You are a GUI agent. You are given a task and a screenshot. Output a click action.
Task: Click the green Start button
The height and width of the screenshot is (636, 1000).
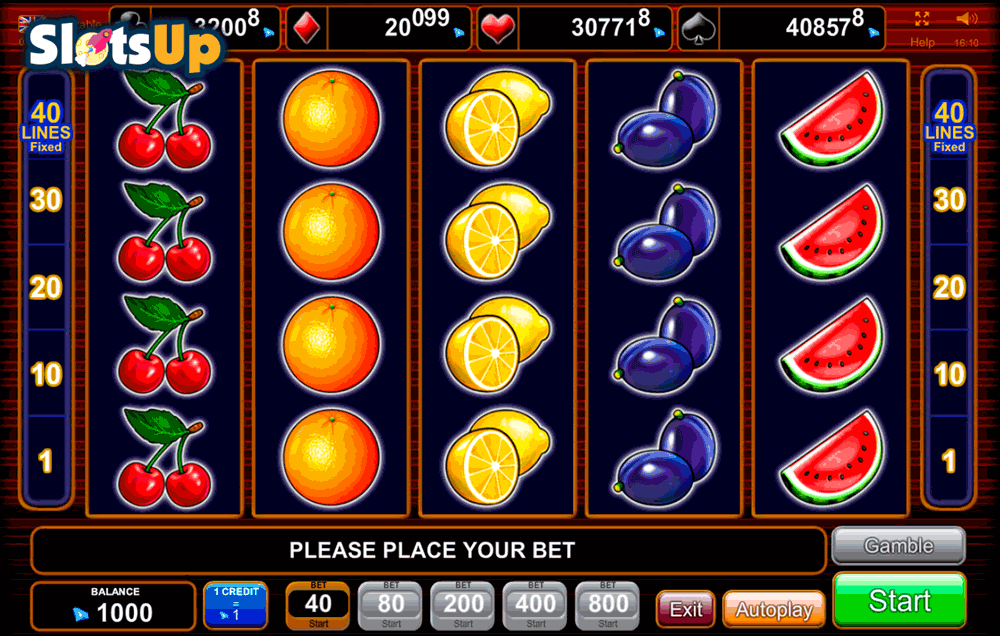(x=899, y=600)
